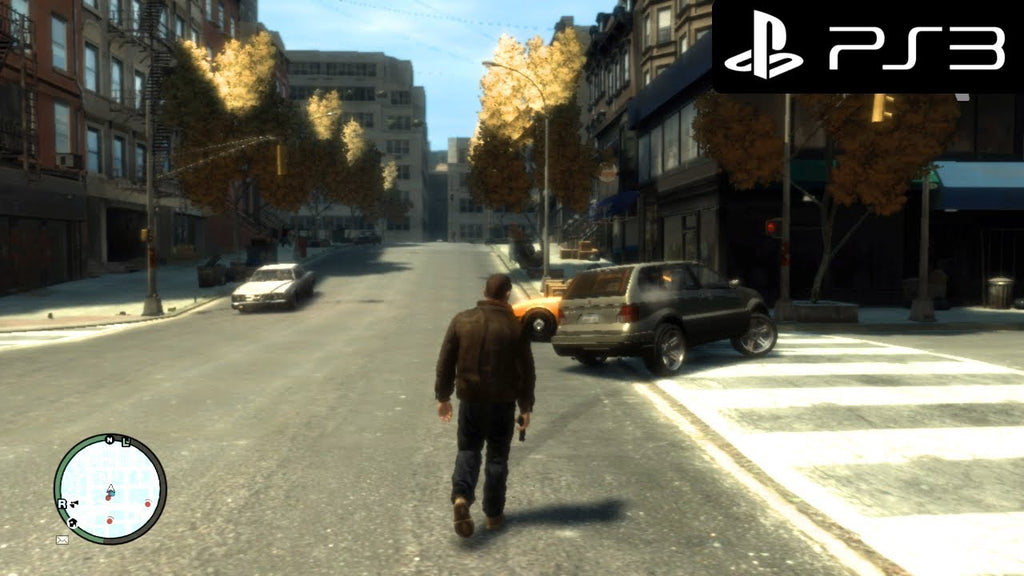Click the PS3 logo overlay
Image resolution: width=1024 pixels, height=576 pixels.
click(x=868, y=47)
